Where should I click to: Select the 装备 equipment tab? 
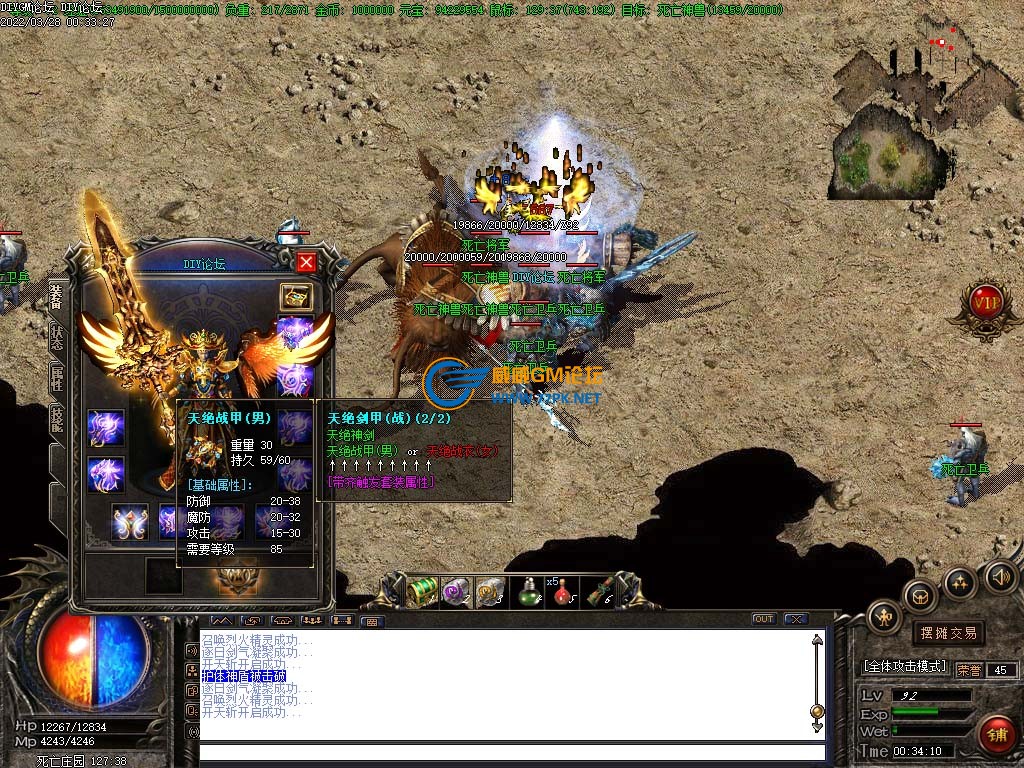point(57,296)
